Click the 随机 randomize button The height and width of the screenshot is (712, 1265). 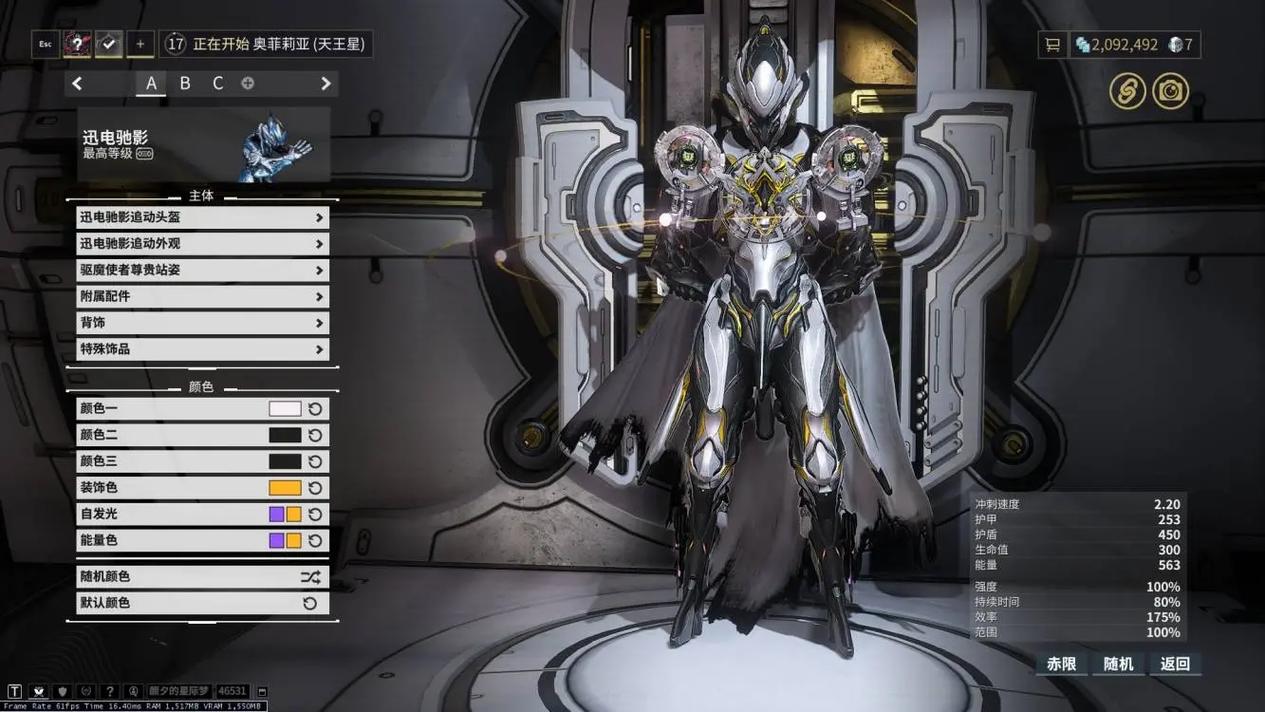pos(1118,664)
